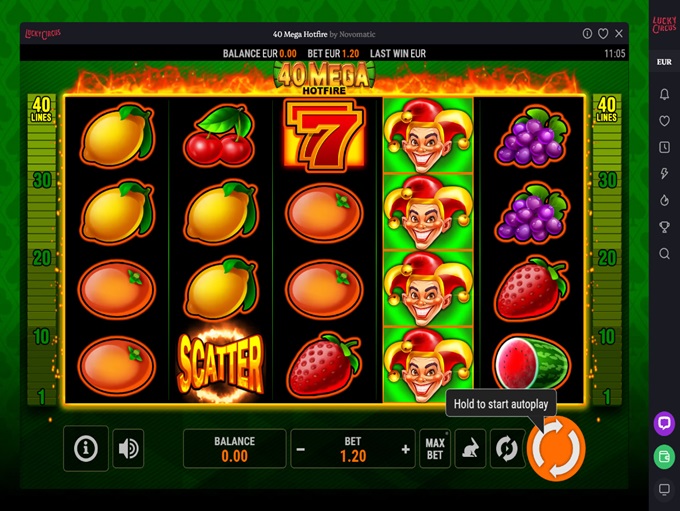Increase the bet with the plus button
Viewport: 680px width, 511px height.
tap(405, 450)
